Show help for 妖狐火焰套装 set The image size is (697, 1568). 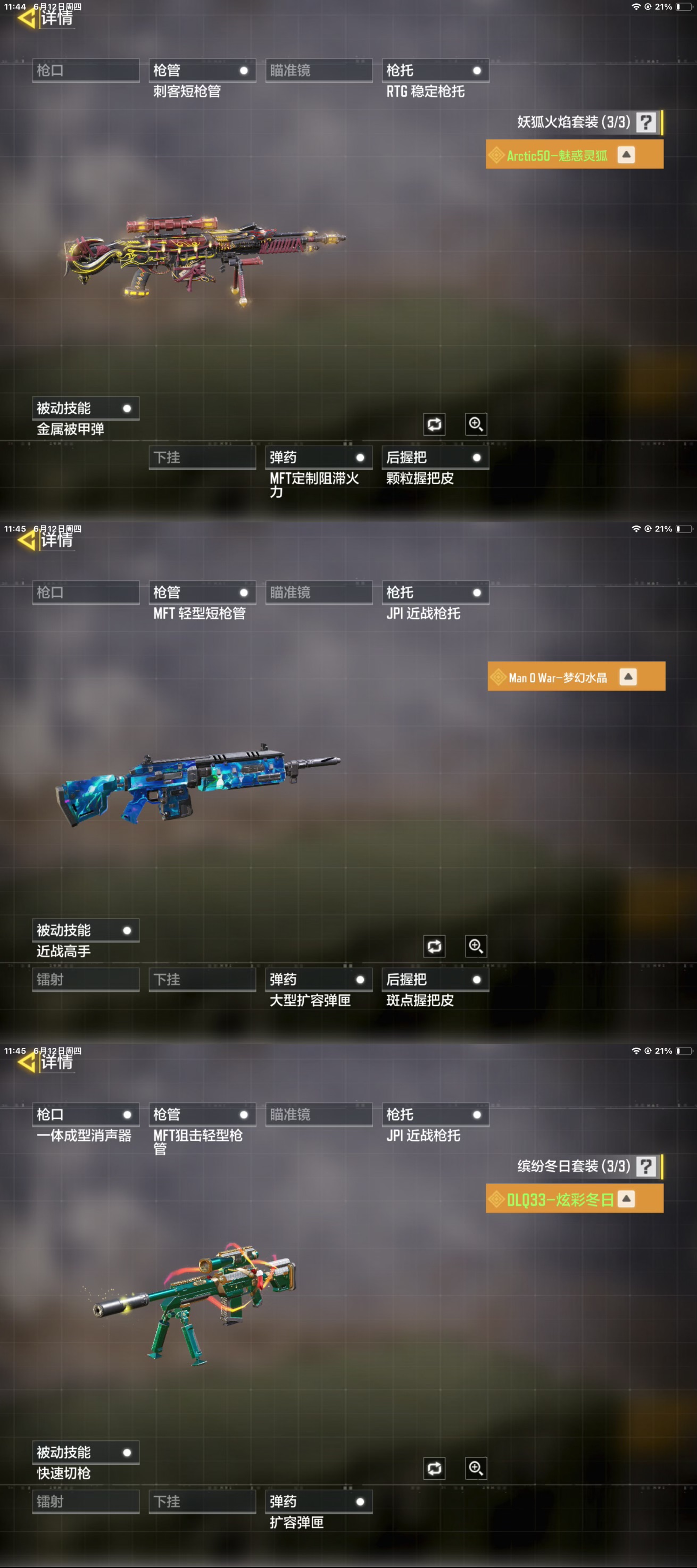point(645,122)
